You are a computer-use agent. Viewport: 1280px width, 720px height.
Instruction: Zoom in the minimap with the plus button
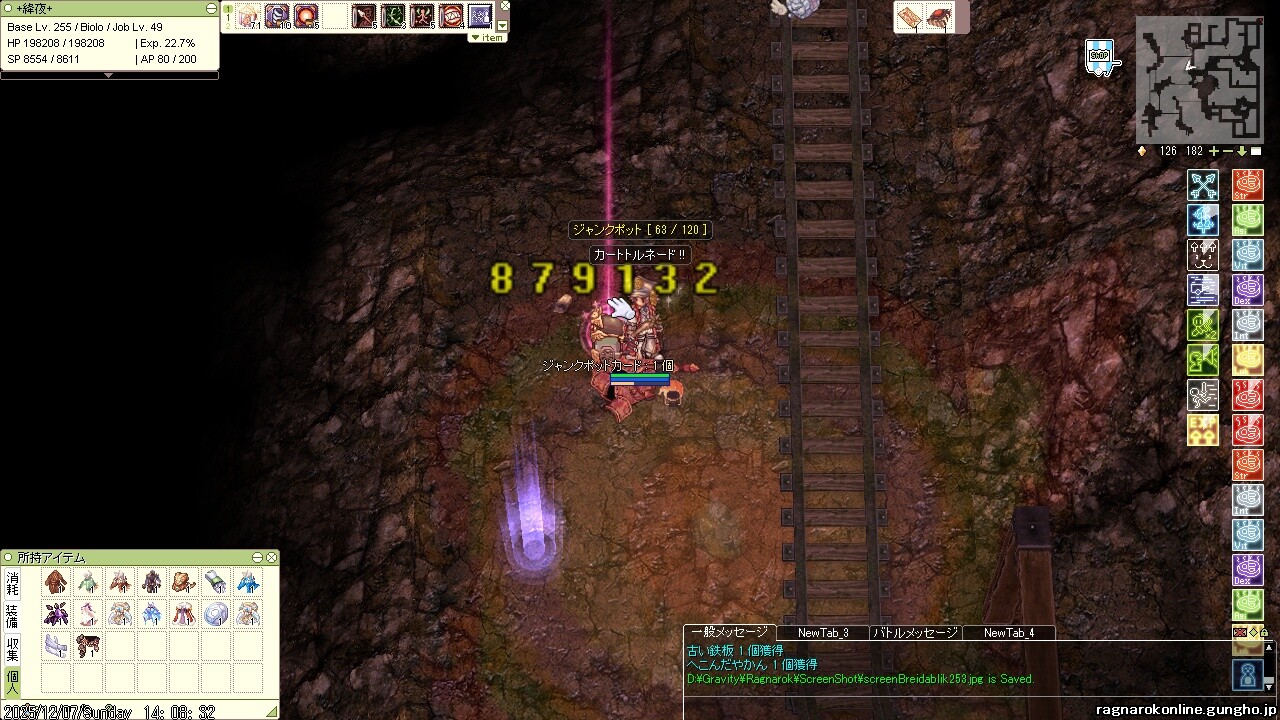[1214, 151]
